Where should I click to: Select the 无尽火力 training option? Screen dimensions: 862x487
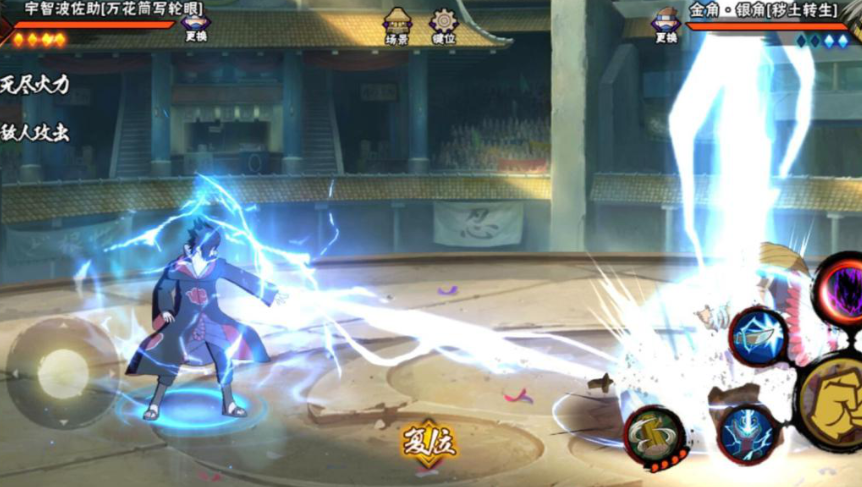35,84
